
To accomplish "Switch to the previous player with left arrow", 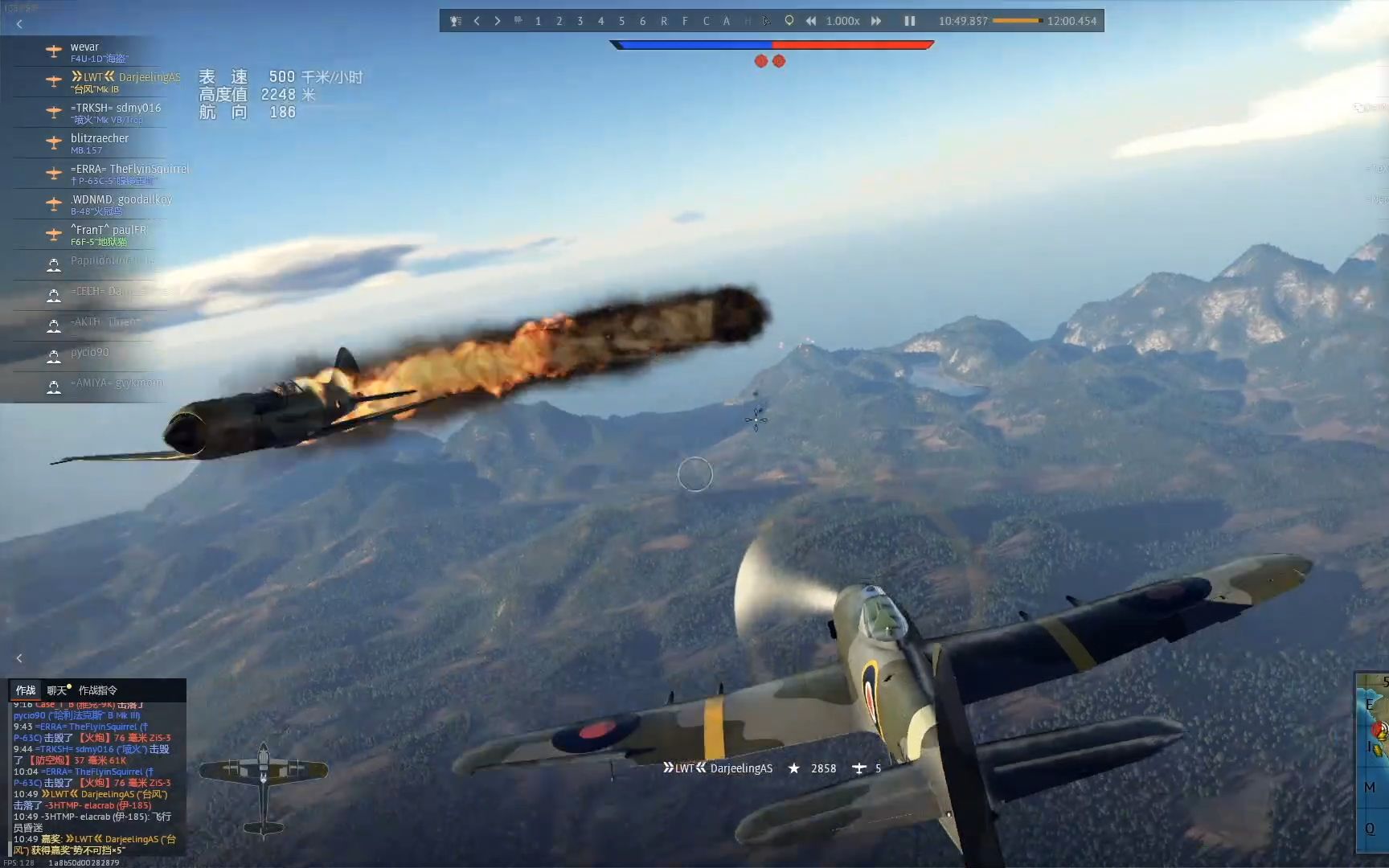I will 477,21.
